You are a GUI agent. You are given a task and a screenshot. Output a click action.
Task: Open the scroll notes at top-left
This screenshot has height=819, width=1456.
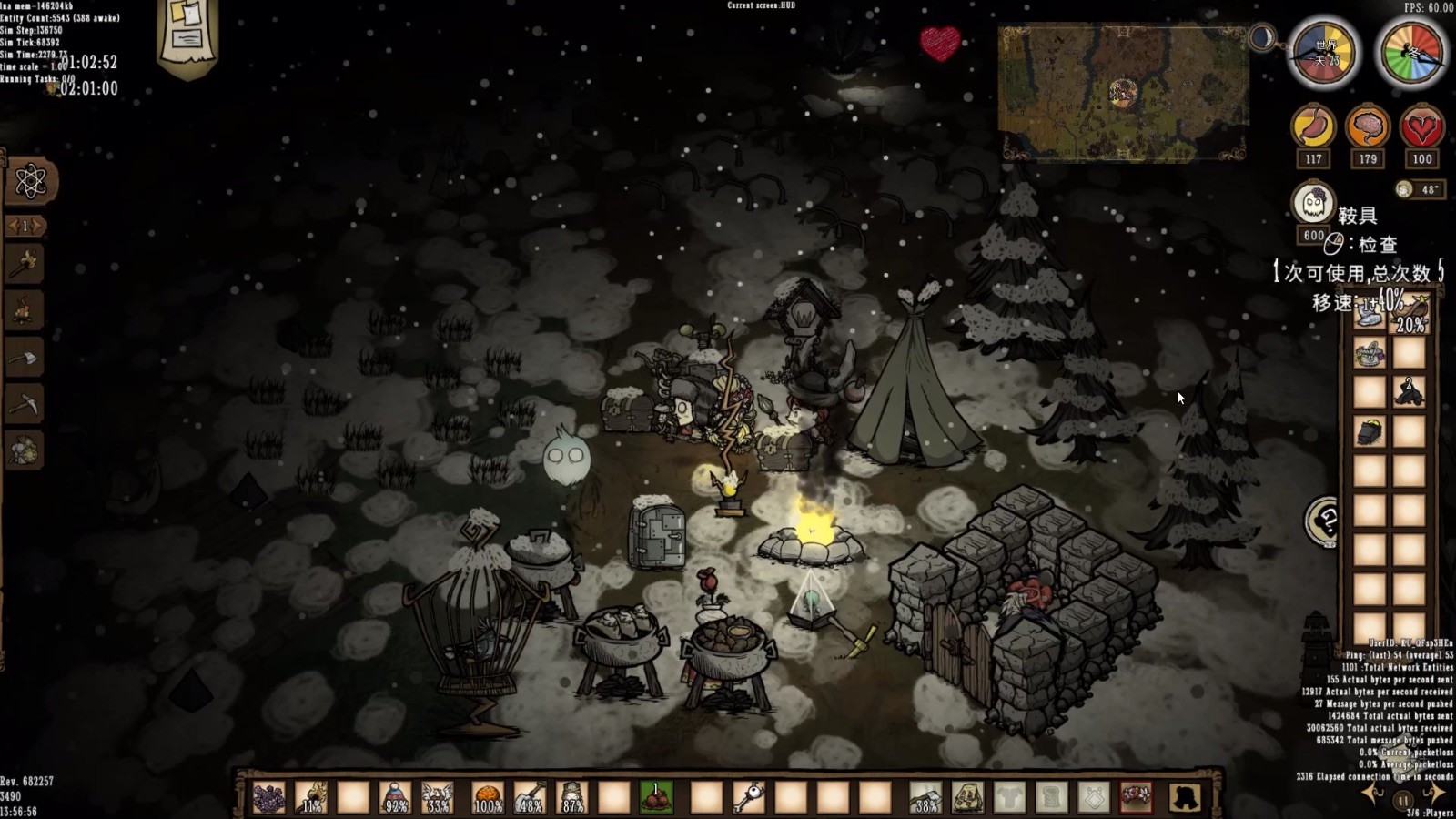coord(187,35)
